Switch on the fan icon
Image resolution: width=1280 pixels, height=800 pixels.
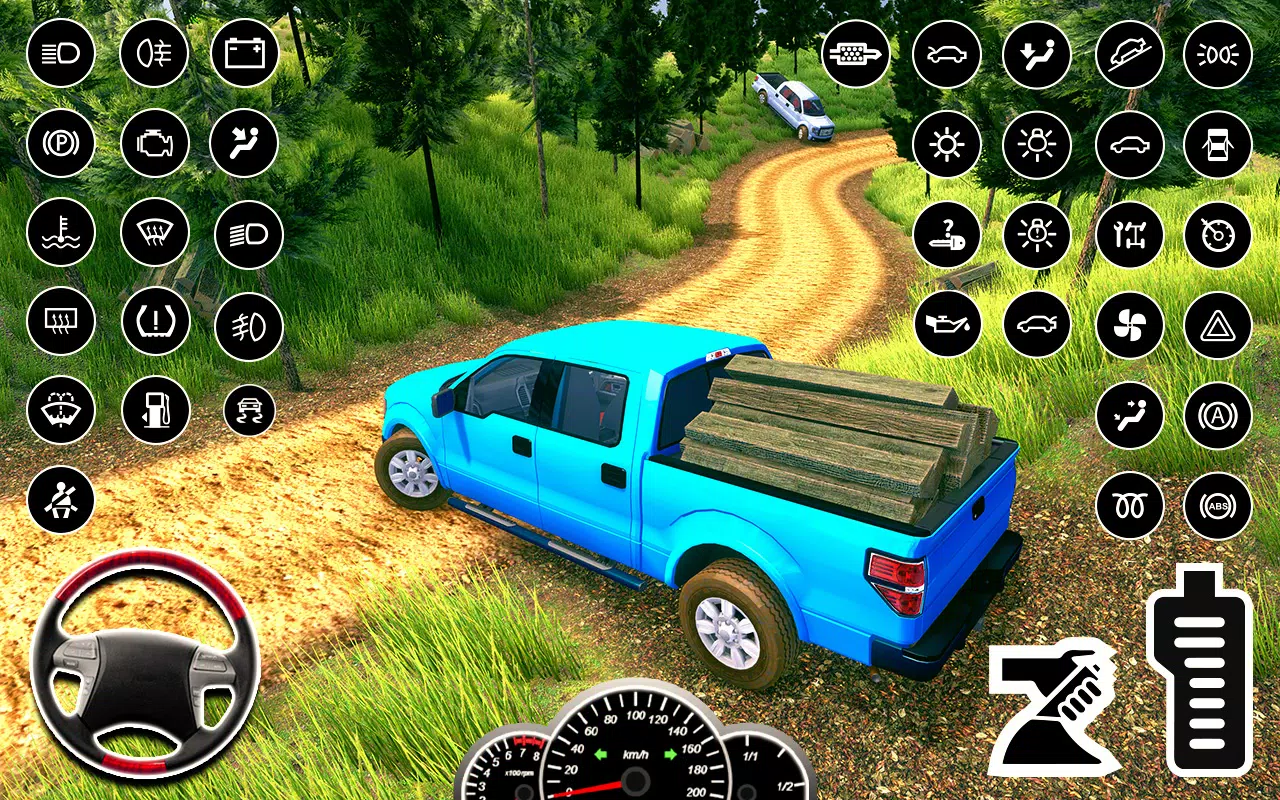[x=1129, y=324]
